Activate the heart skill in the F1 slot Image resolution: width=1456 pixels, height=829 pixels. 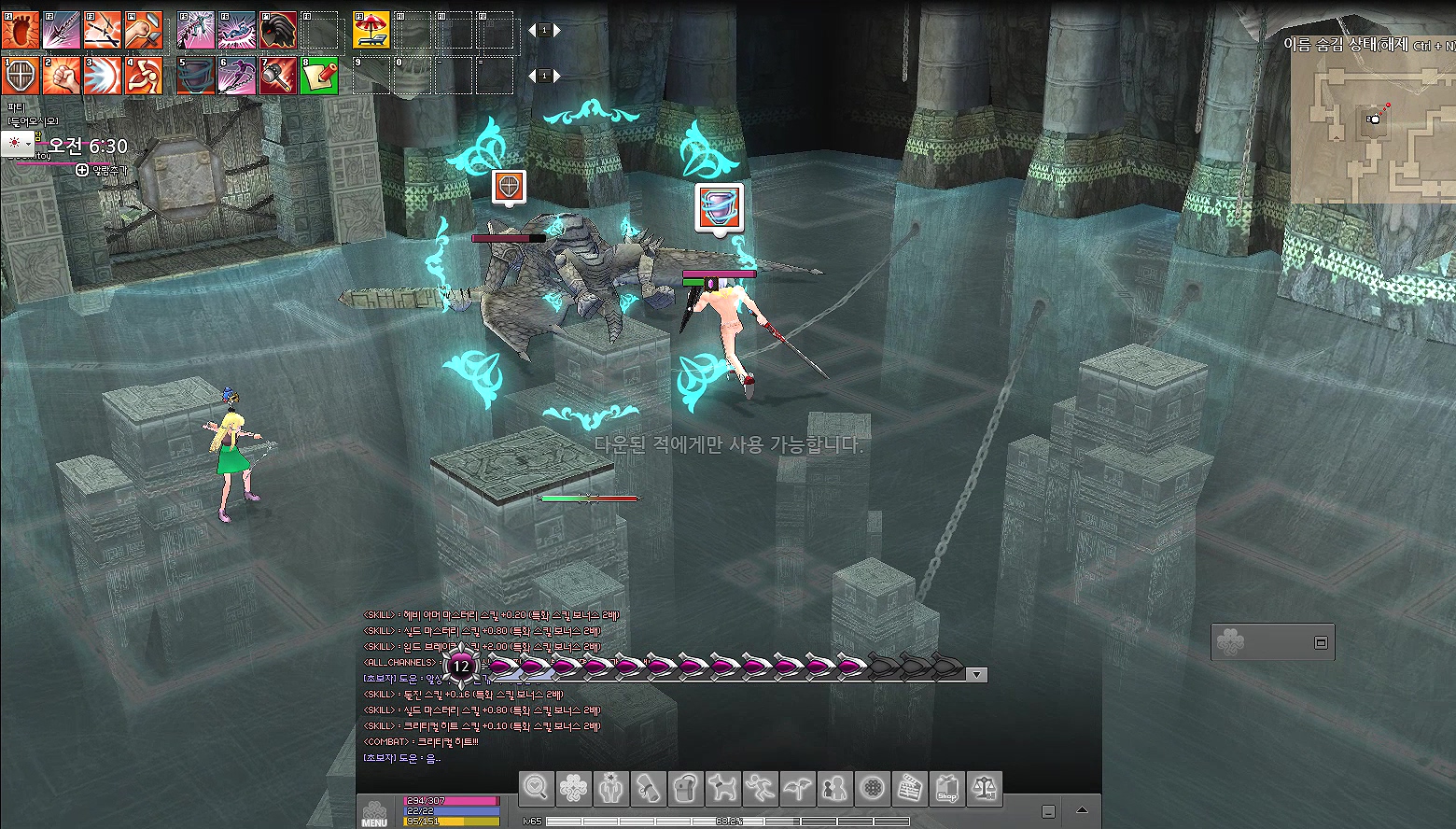click(x=21, y=31)
